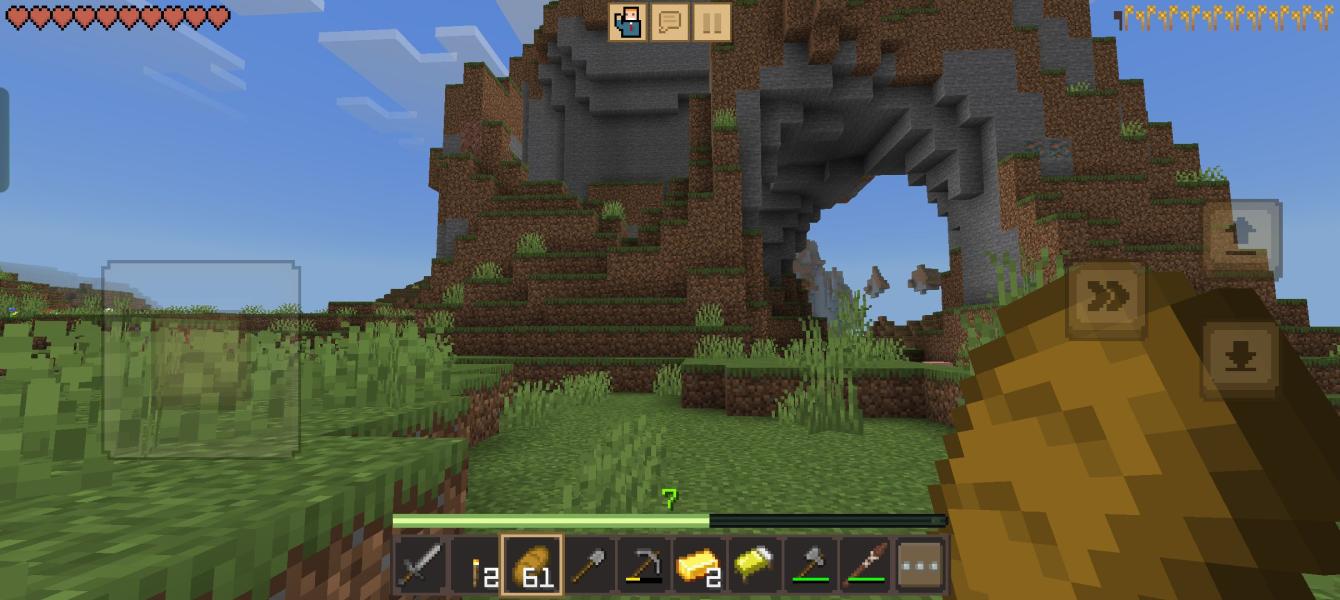Choose the yellow banner item slot
1340x600 pixels.
tap(756, 567)
